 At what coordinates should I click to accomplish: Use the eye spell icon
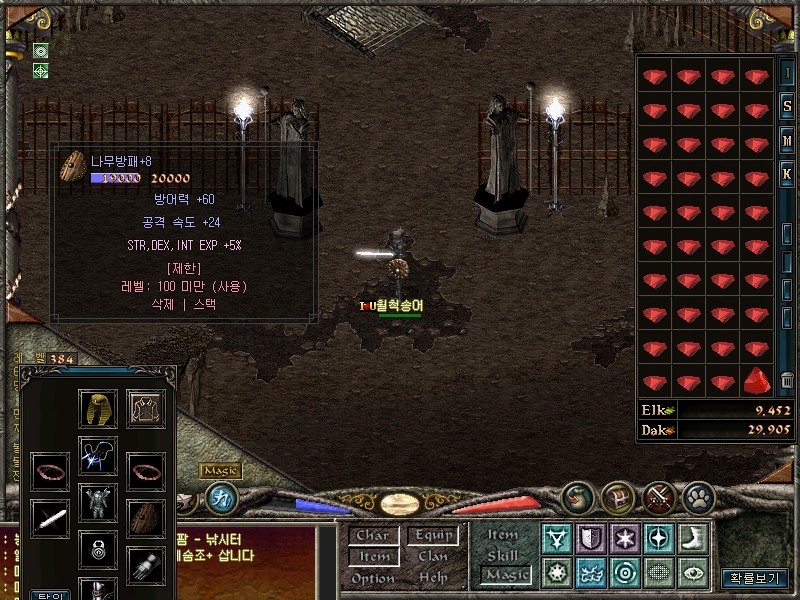coord(693,573)
